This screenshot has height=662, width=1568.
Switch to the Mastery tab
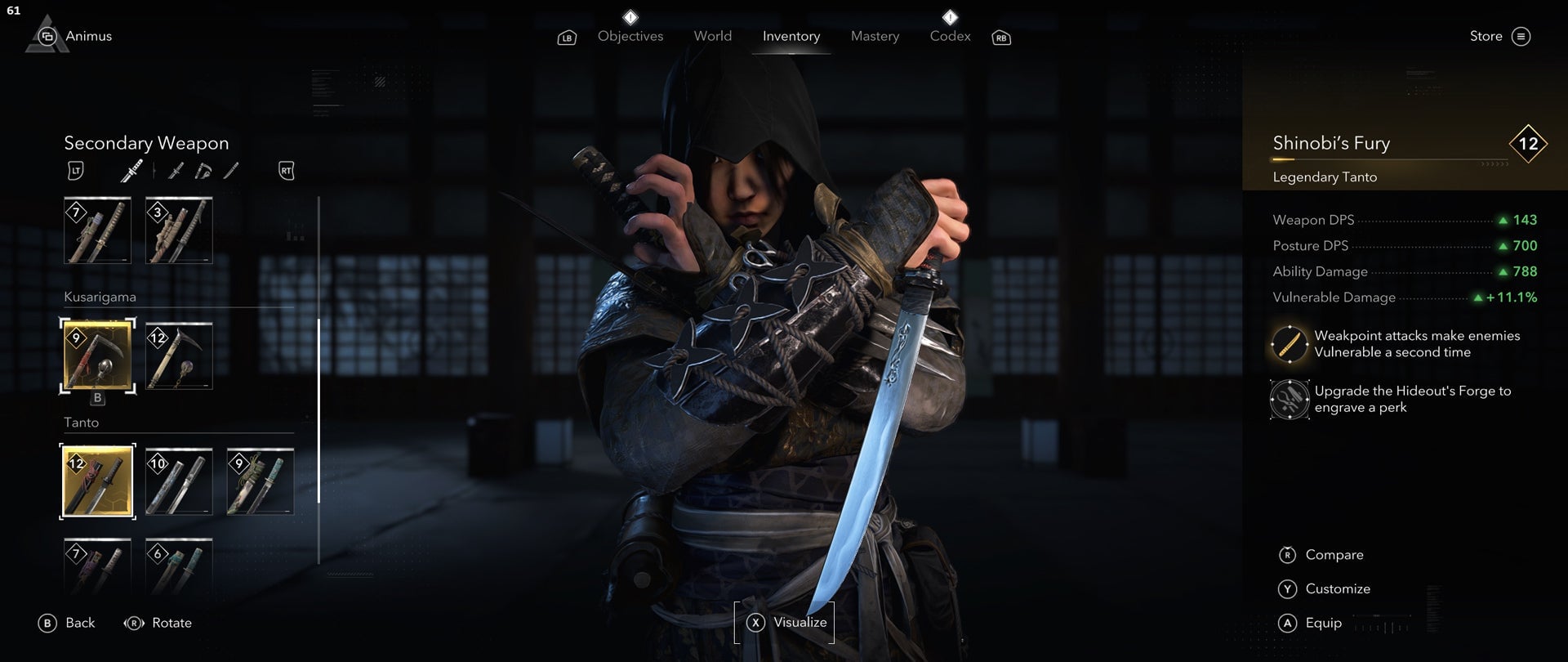point(874,36)
